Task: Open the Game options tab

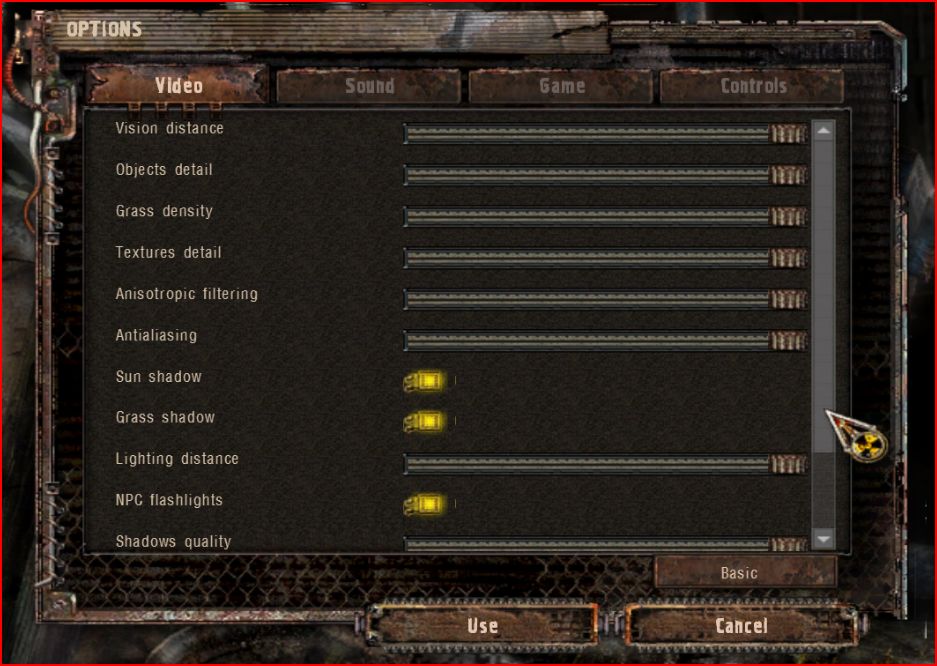Action: (x=561, y=86)
